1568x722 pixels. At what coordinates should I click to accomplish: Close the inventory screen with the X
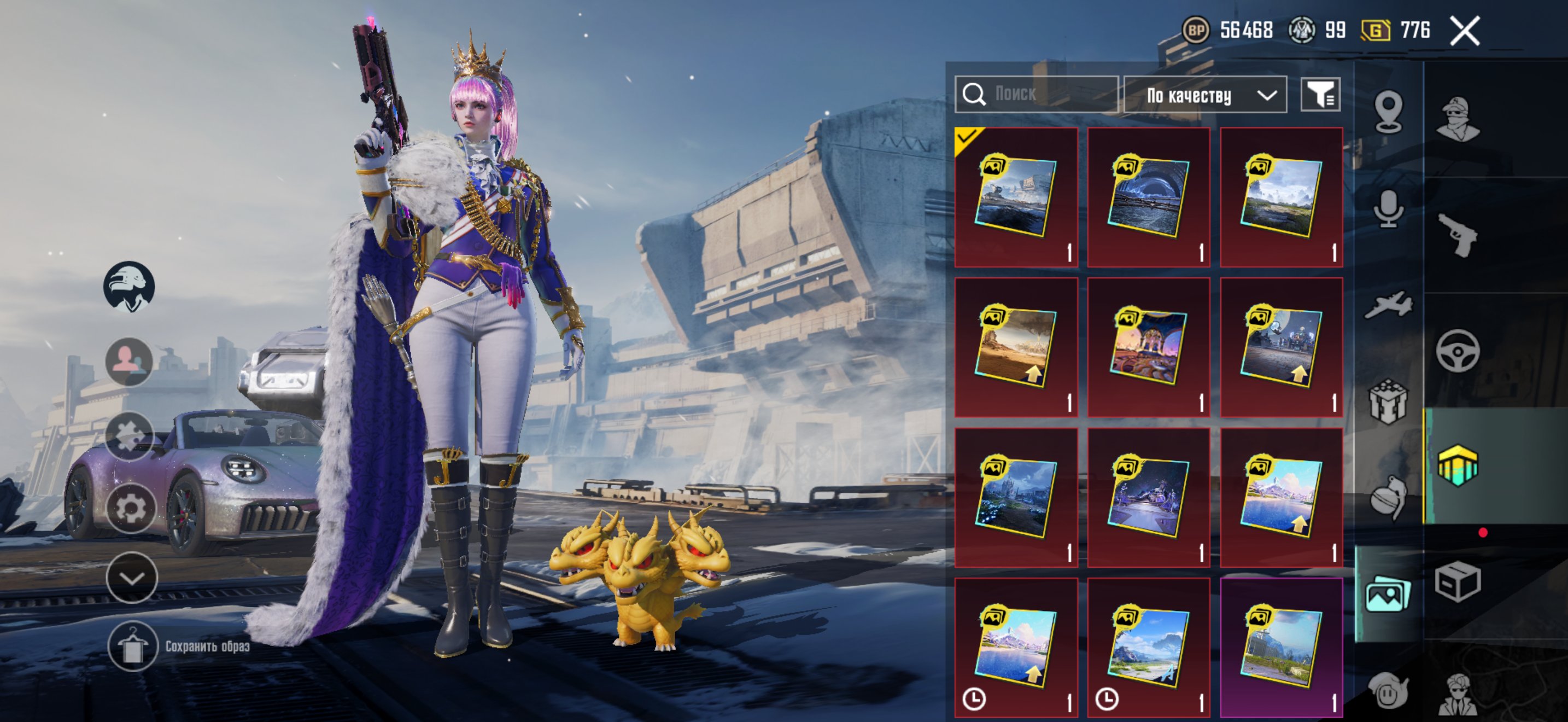1464,31
